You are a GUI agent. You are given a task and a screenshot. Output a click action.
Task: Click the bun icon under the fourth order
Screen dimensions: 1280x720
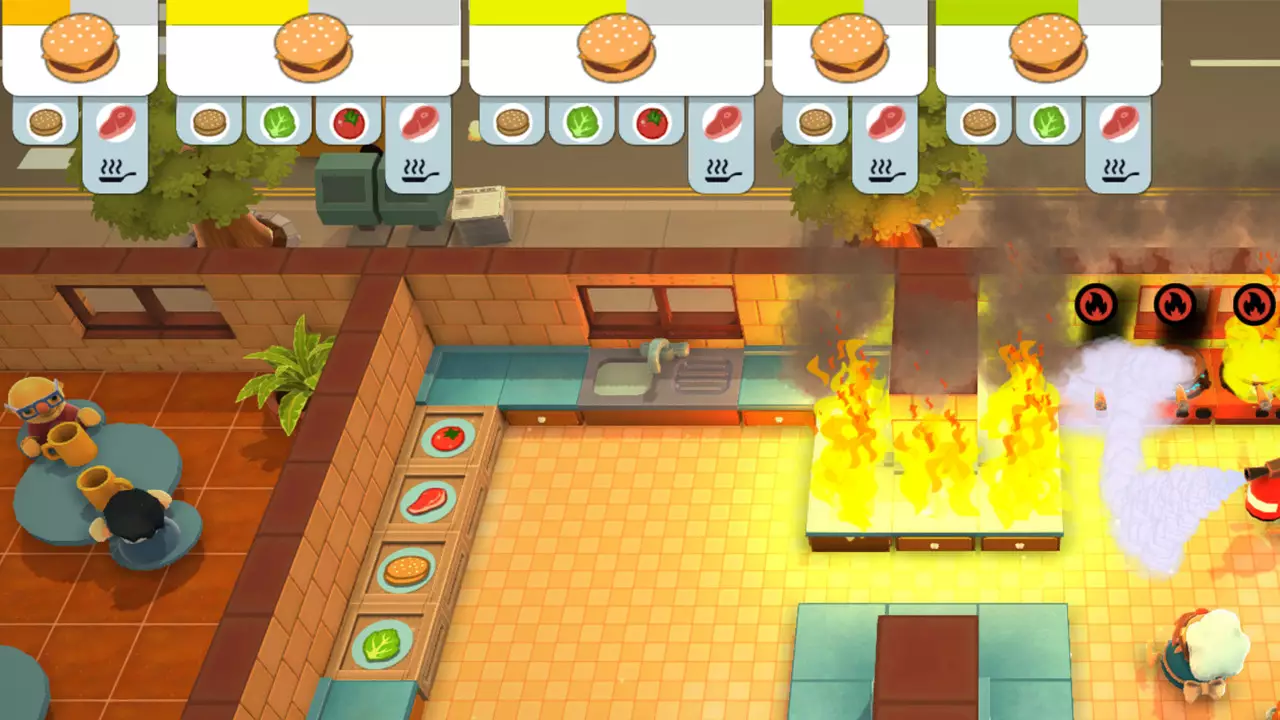pyautogui.click(x=814, y=122)
